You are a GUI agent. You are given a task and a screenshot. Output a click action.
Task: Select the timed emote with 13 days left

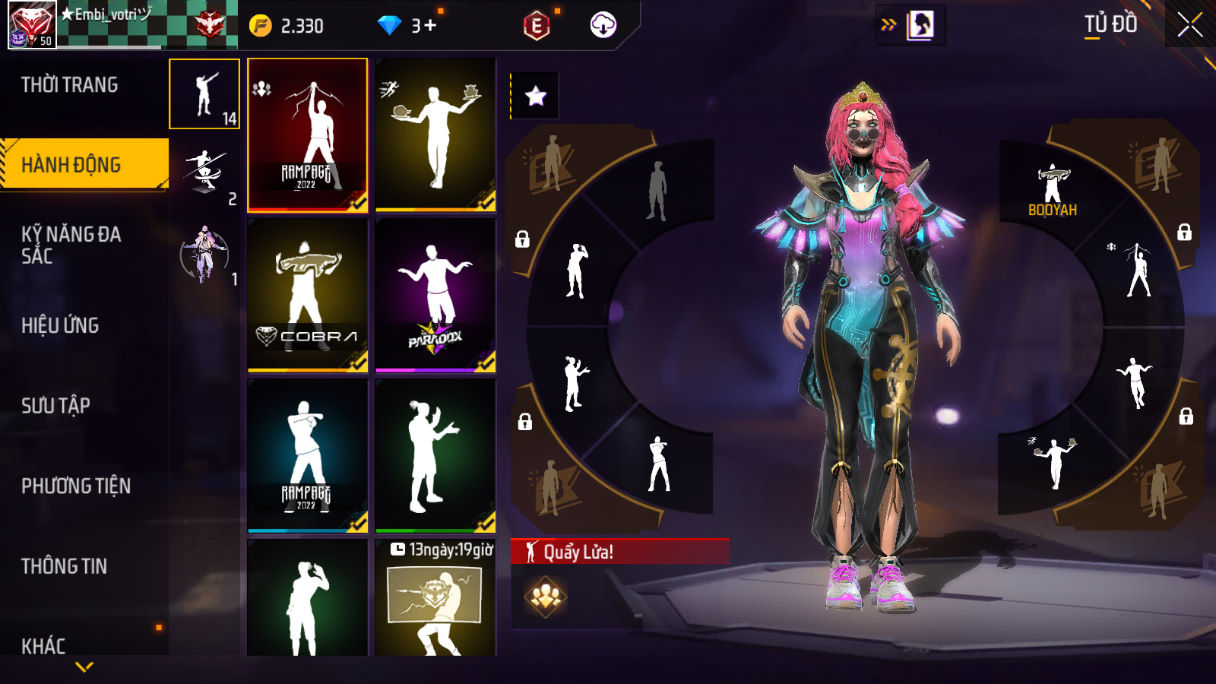[x=436, y=598]
